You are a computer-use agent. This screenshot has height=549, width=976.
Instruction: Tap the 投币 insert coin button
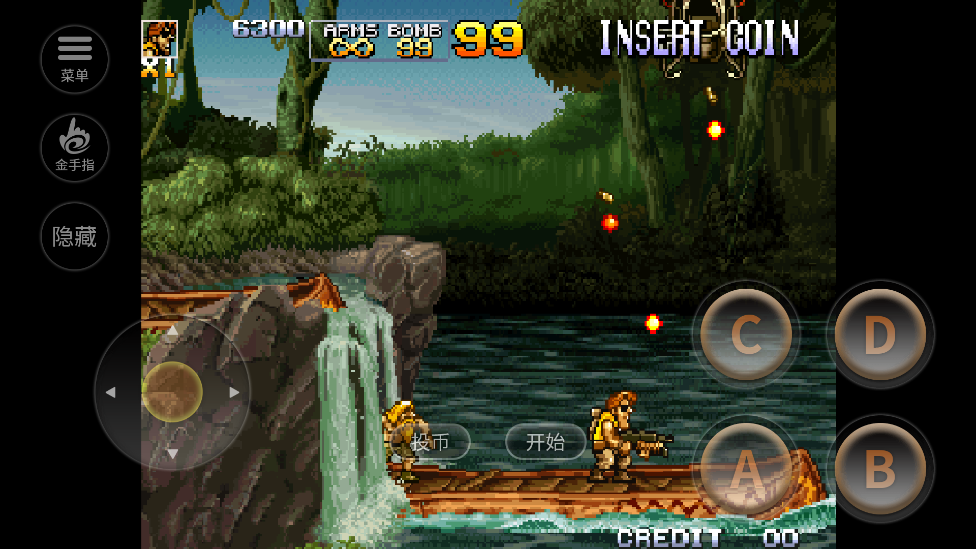[430, 442]
